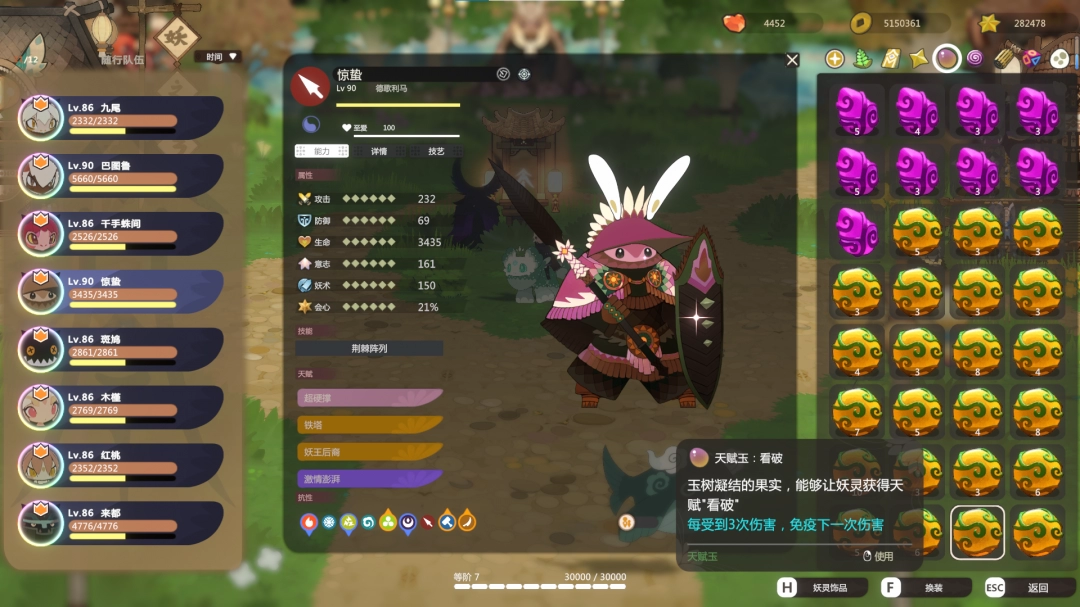Select the 能力 ability tab
Viewport: 1080px width, 607px height.
[x=322, y=151]
